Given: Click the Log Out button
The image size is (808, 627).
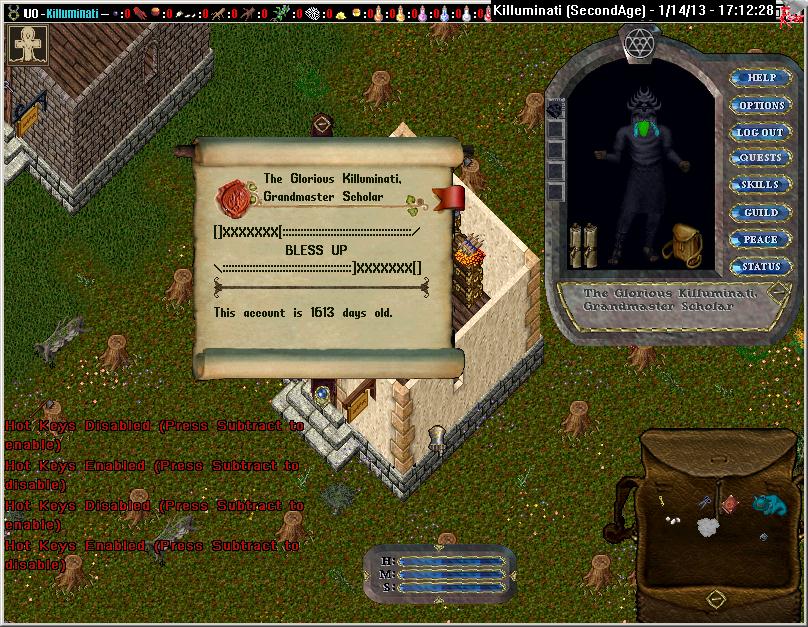Looking at the screenshot, I should (x=761, y=132).
